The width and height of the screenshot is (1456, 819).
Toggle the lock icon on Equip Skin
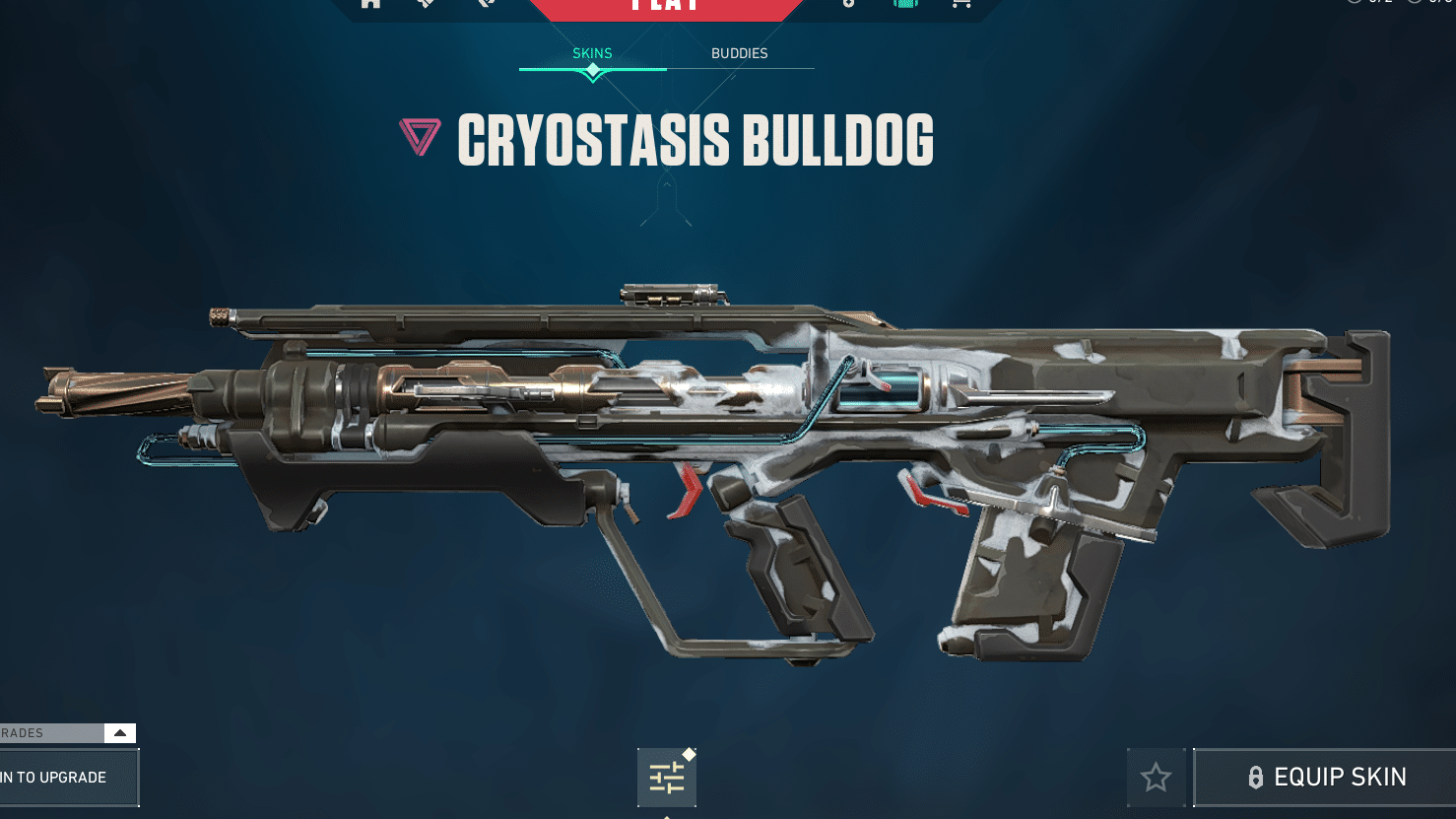(1255, 778)
